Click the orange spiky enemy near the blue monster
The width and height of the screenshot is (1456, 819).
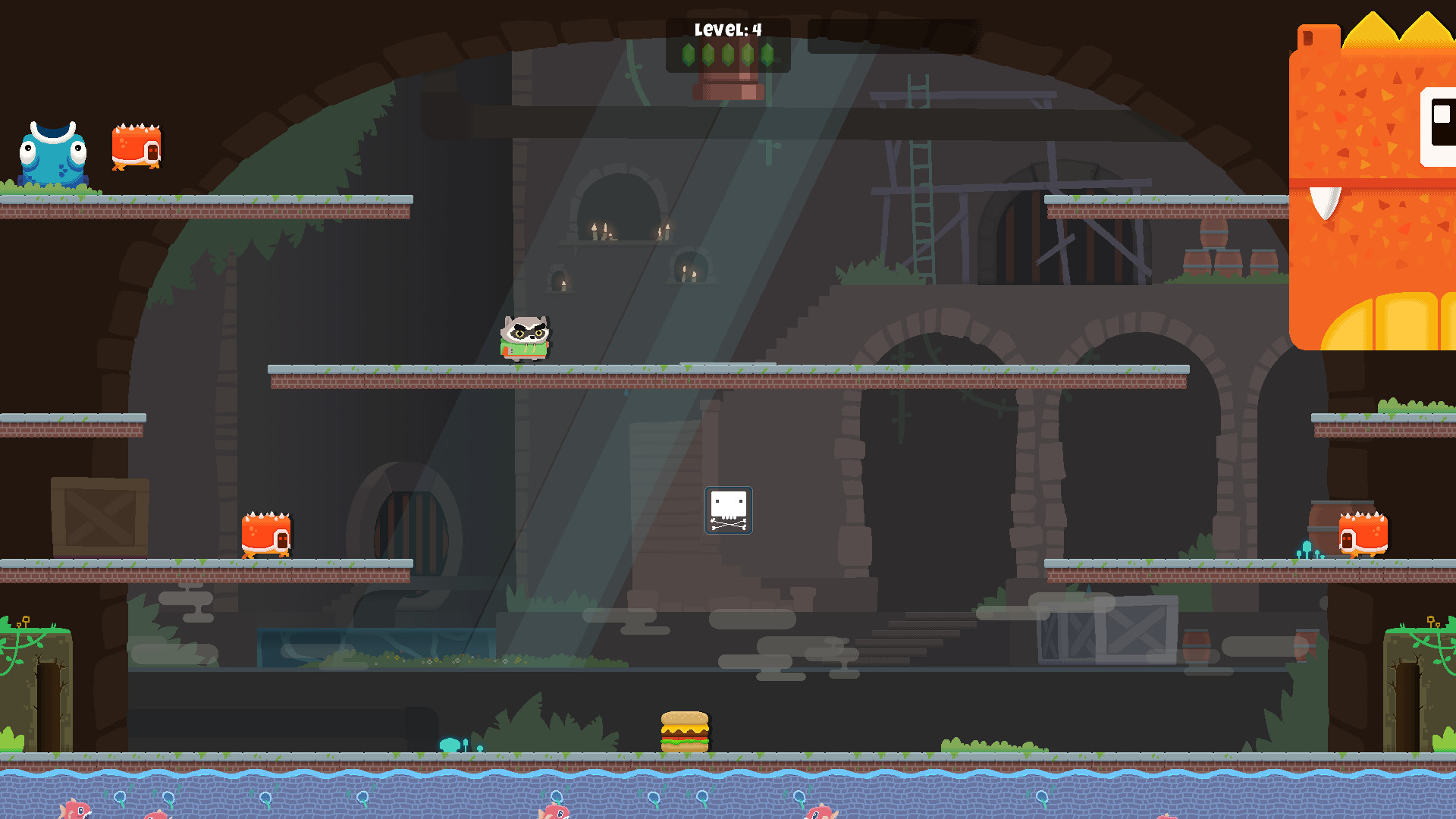coord(136,148)
